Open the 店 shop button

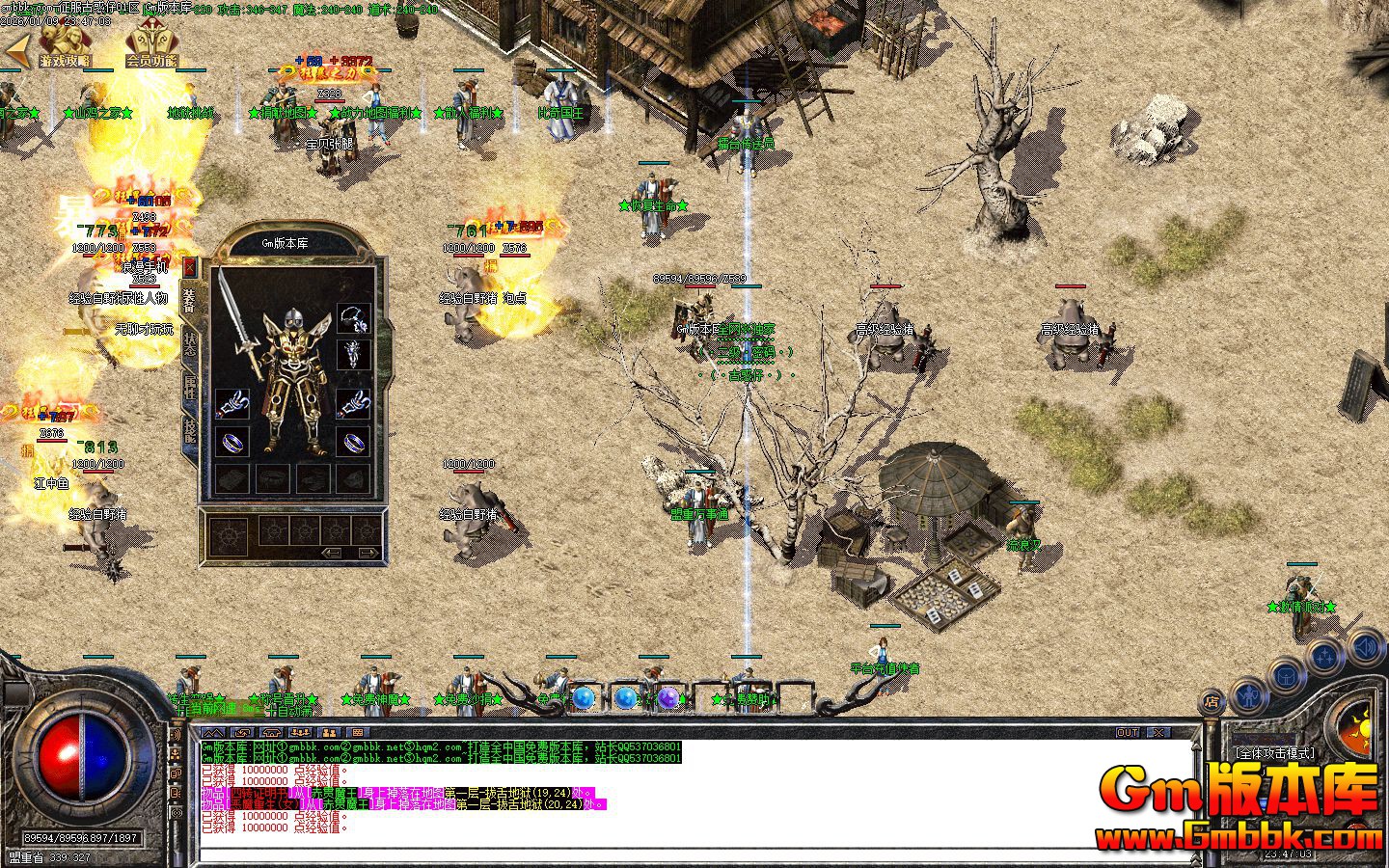click(x=1212, y=702)
